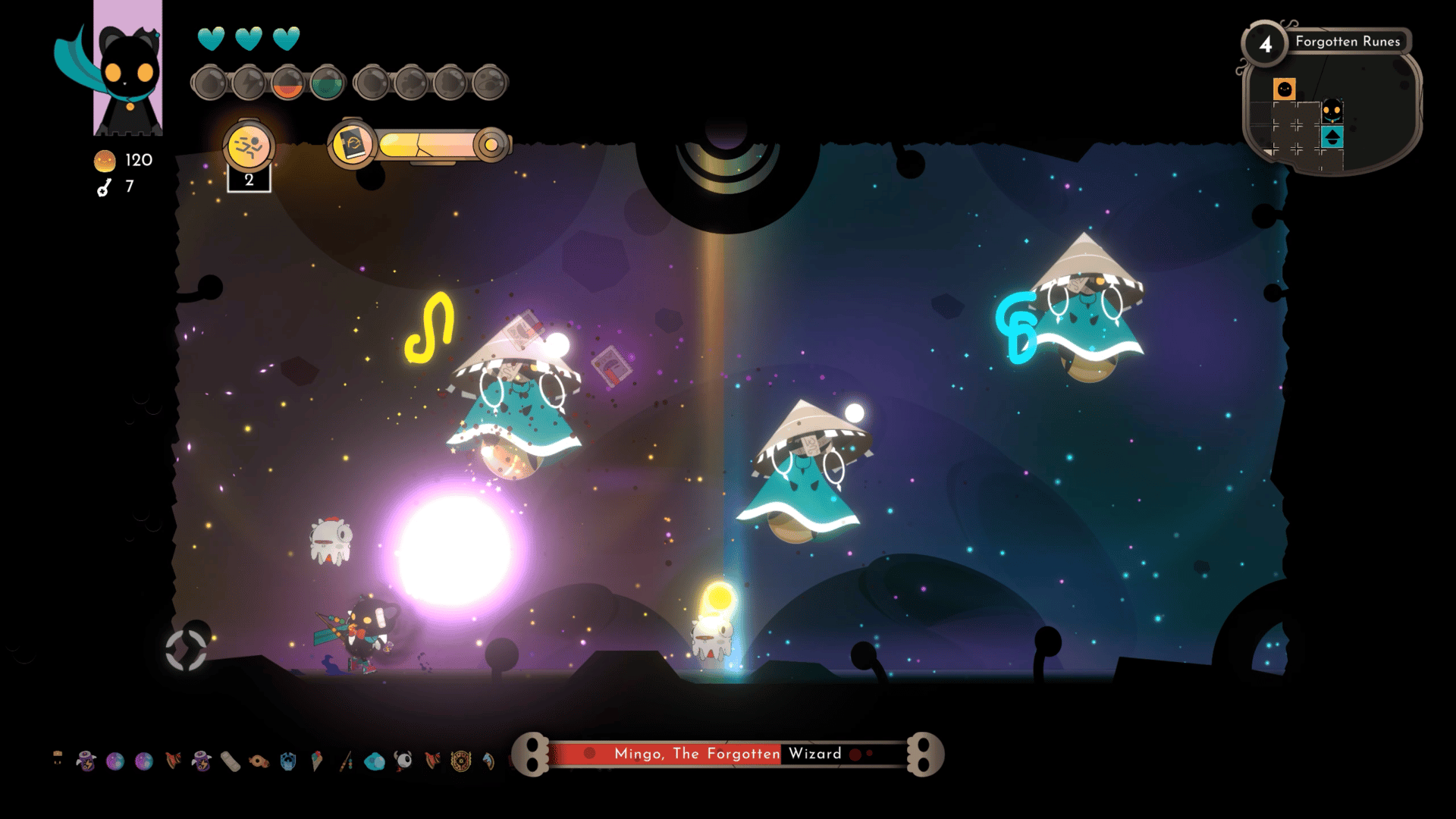Choose the round golden shield item

[461, 761]
